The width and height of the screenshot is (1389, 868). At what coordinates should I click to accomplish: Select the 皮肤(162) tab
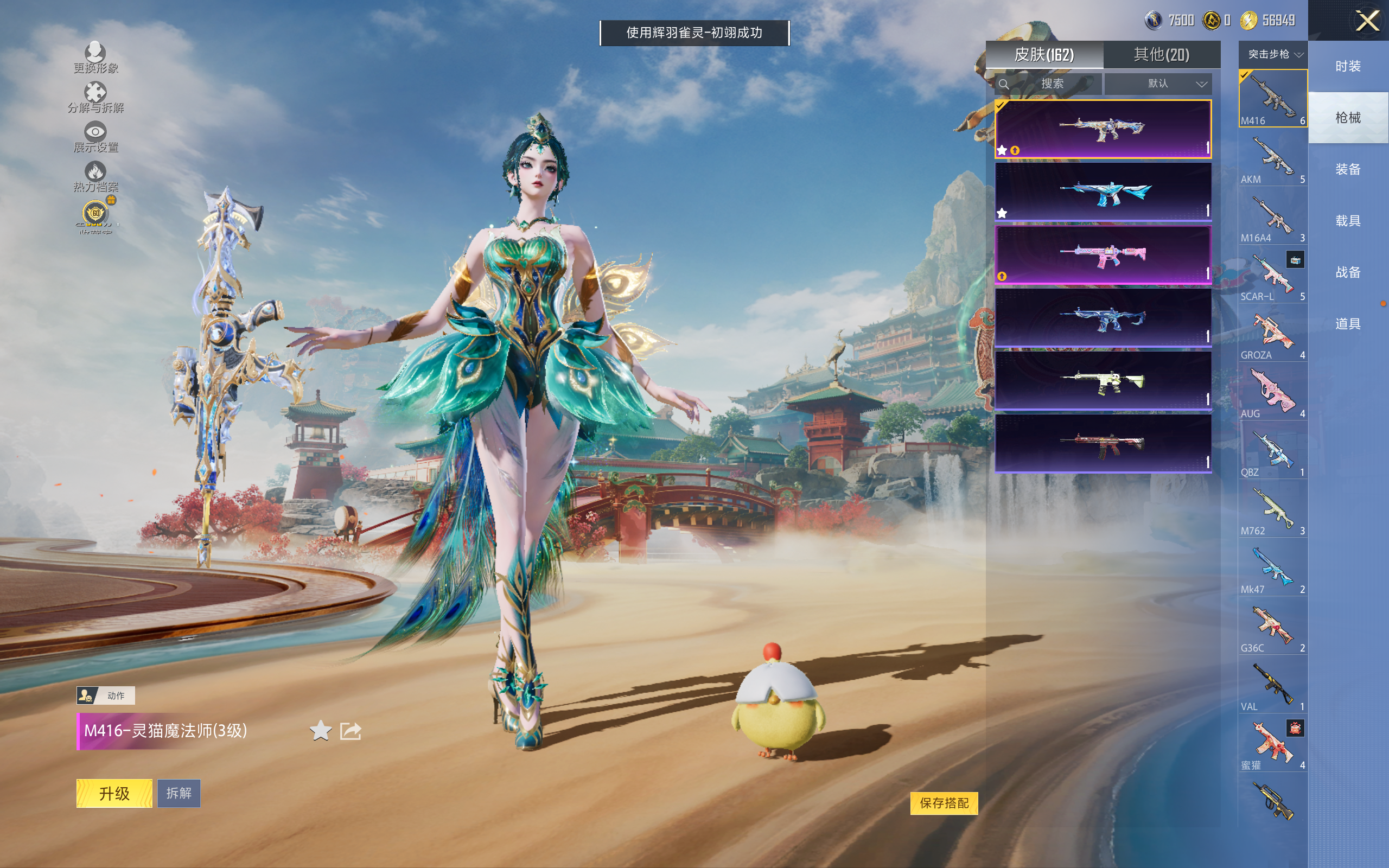click(1044, 55)
